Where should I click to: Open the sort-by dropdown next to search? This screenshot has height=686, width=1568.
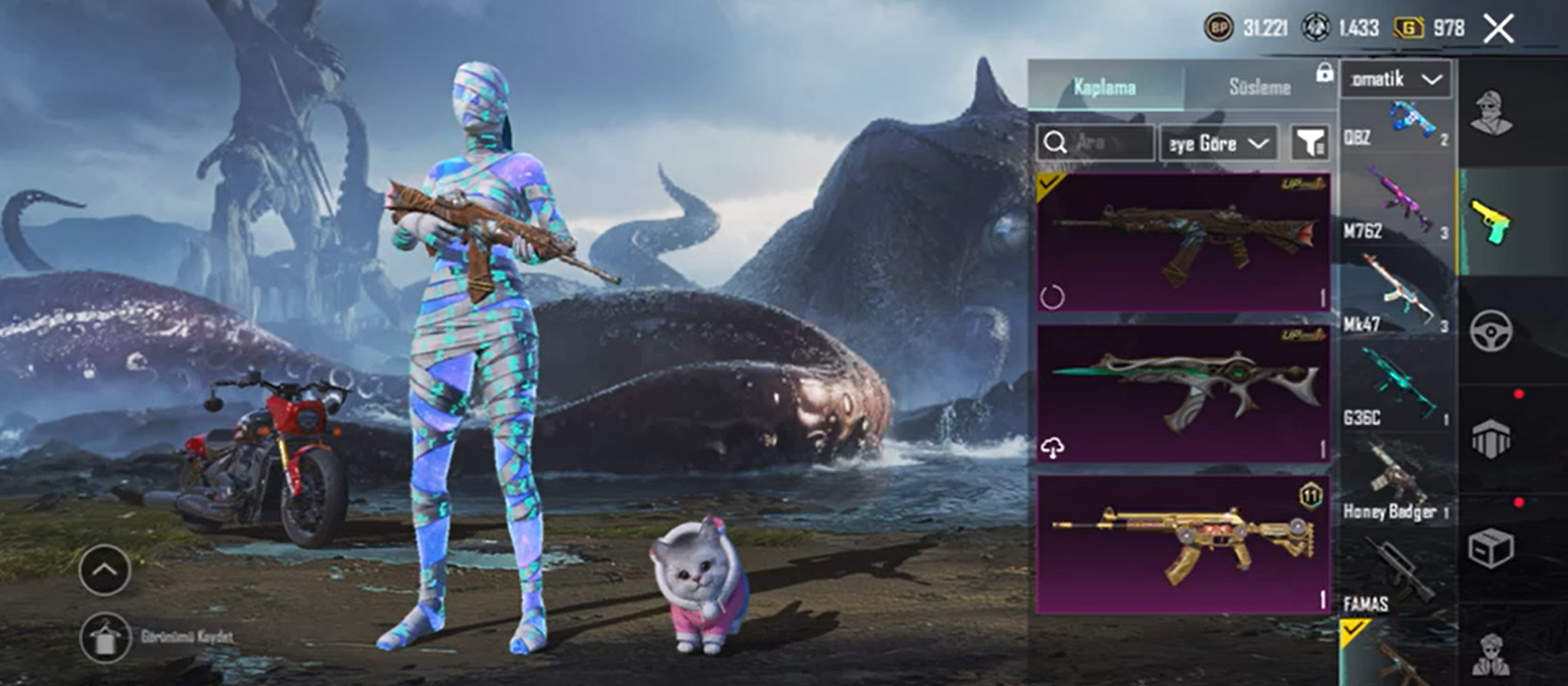(x=1218, y=143)
